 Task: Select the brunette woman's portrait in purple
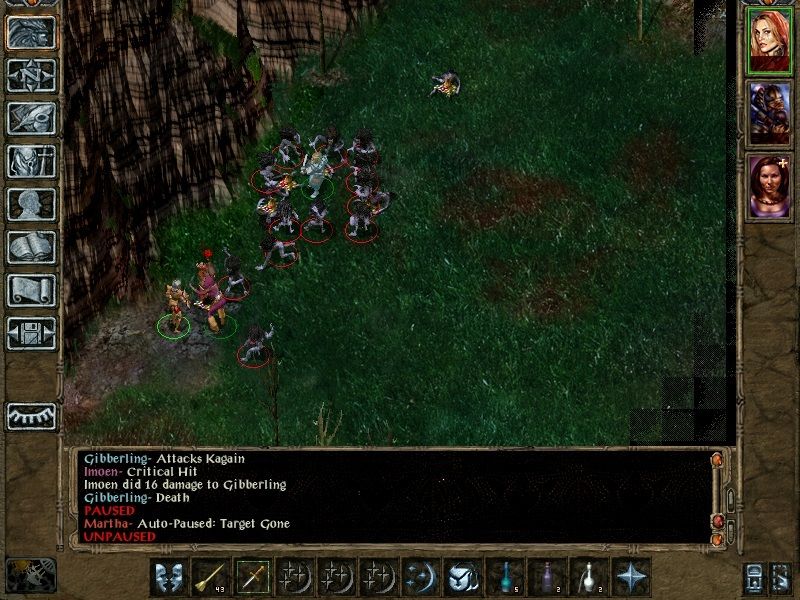770,185
